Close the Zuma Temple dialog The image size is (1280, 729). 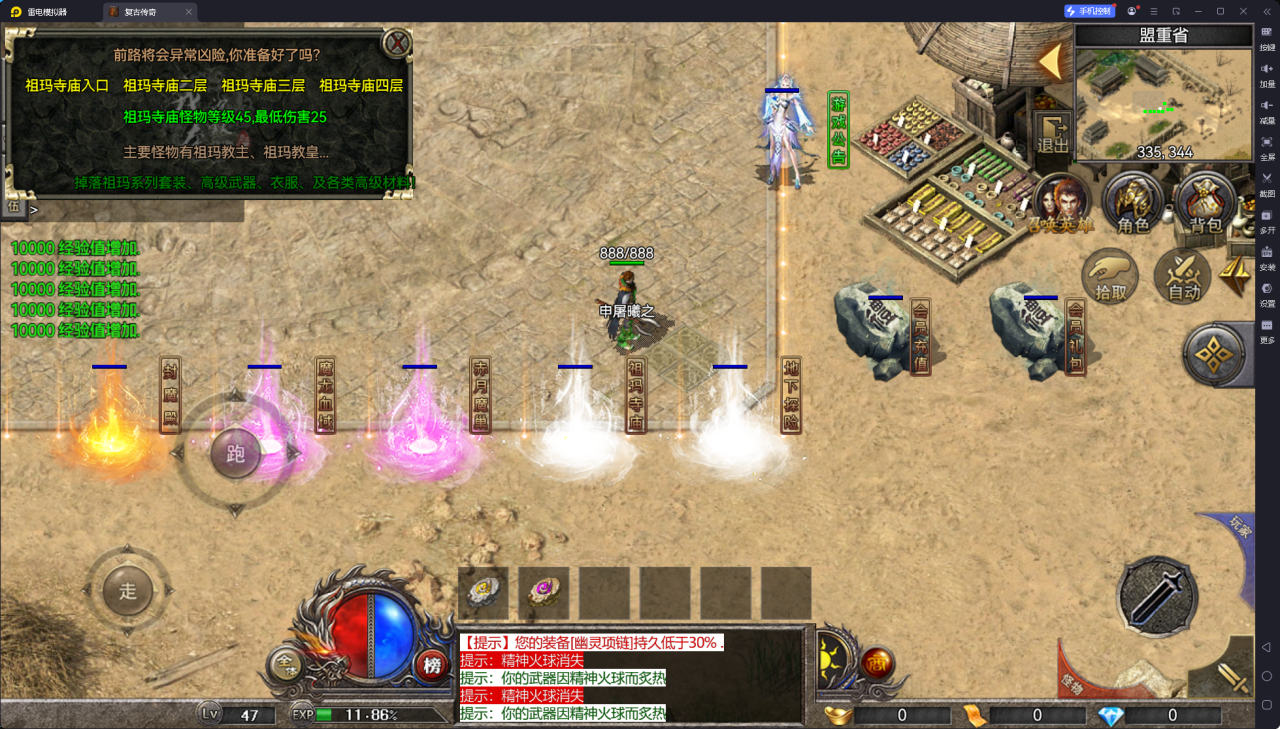[x=397, y=43]
